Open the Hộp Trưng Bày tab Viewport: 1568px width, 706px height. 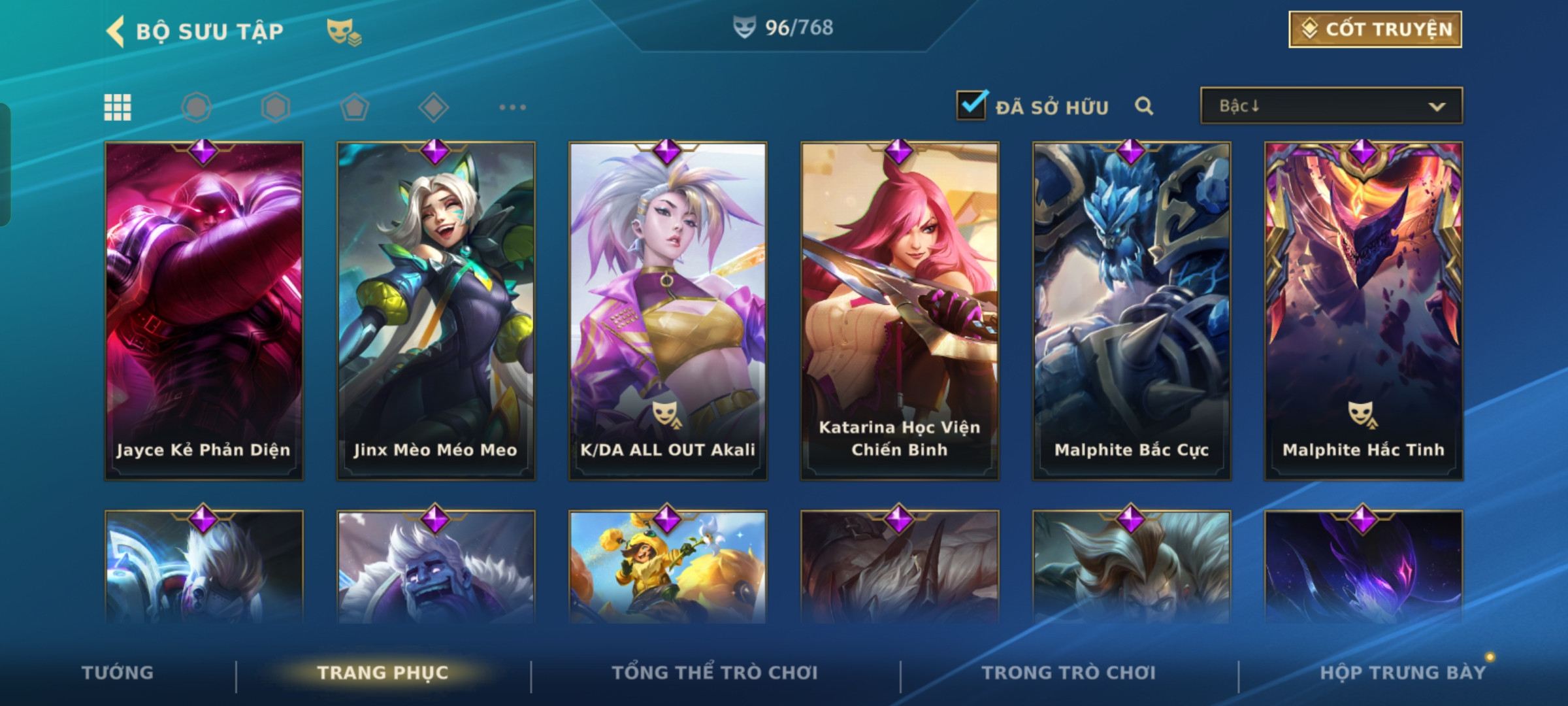click(x=1403, y=673)
